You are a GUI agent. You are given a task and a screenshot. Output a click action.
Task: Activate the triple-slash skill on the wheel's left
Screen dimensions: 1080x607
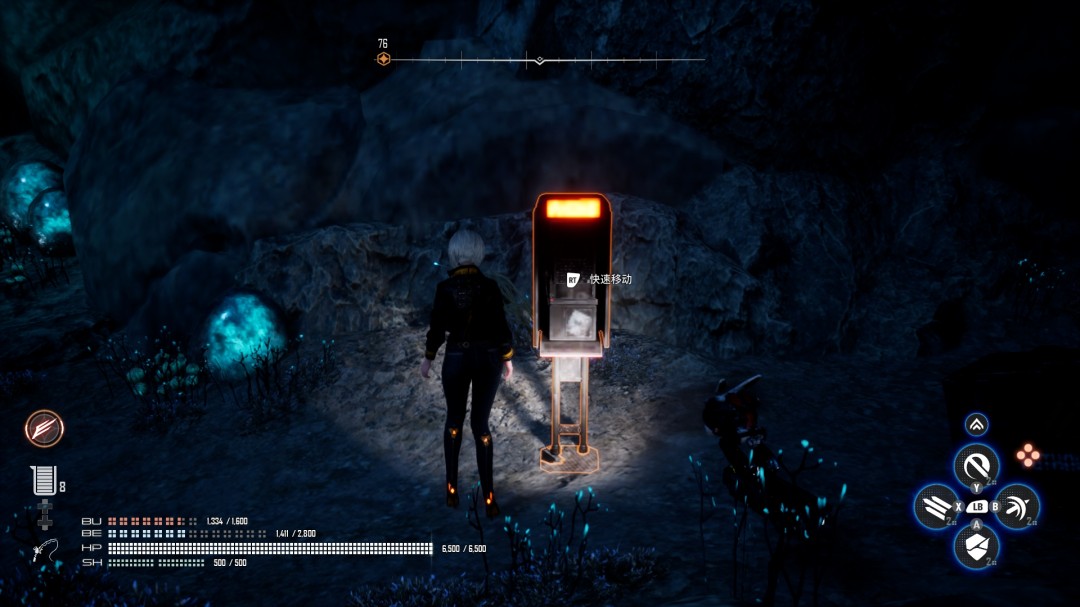pyautogui.click(x=936, y=506)
